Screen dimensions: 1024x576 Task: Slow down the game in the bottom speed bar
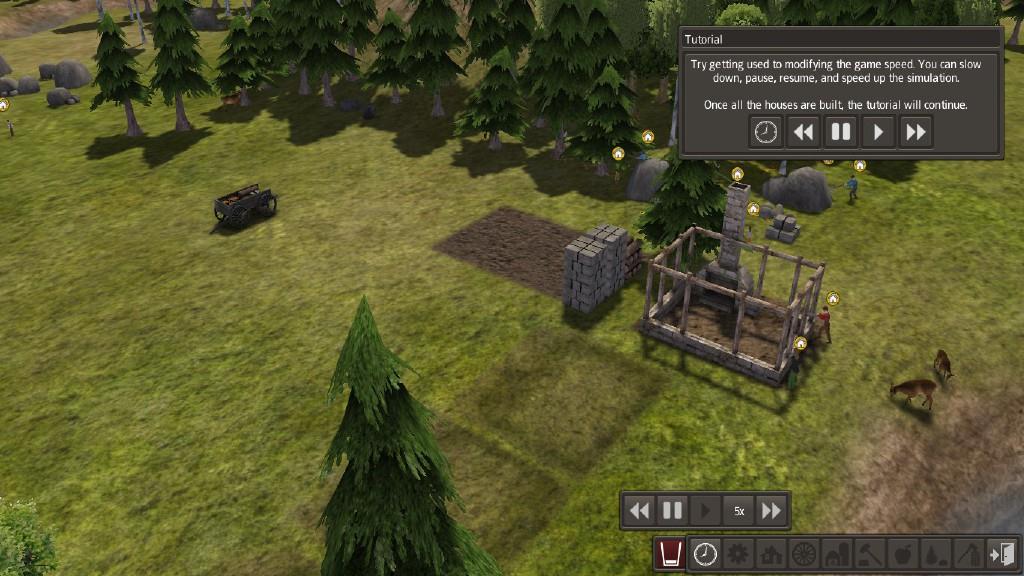pos(639,511)
